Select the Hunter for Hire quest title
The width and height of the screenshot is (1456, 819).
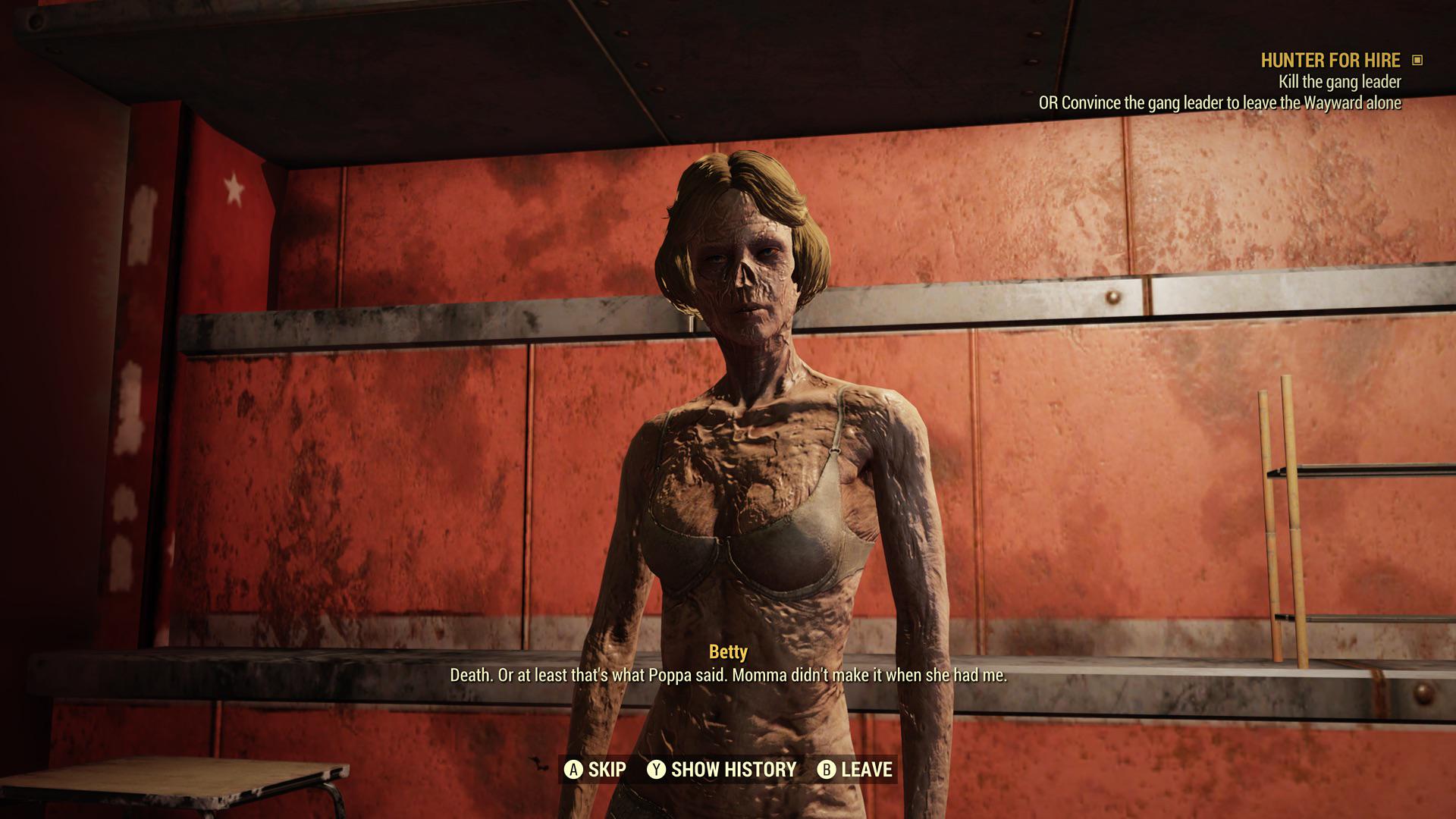(x=1330, y=60)
